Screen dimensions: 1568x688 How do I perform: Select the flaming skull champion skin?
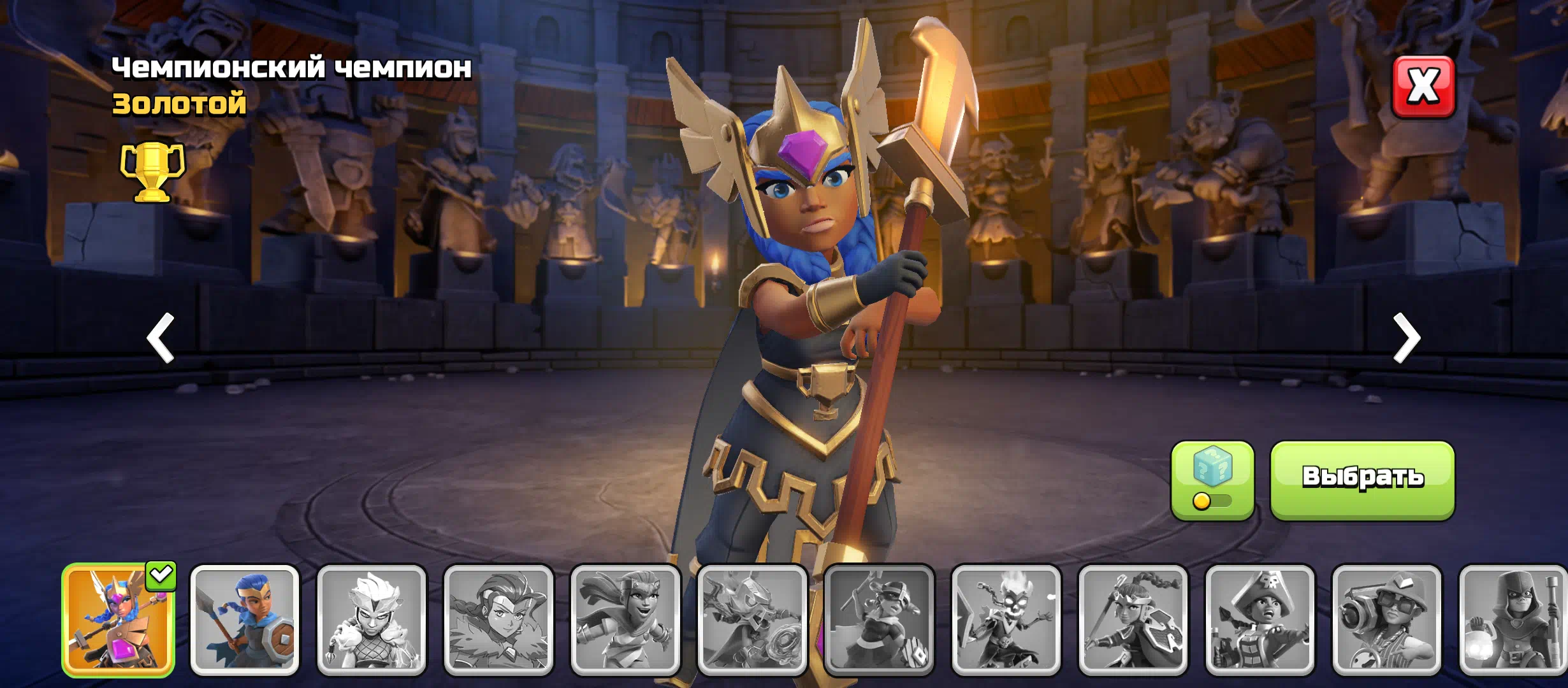[1006, 620]
